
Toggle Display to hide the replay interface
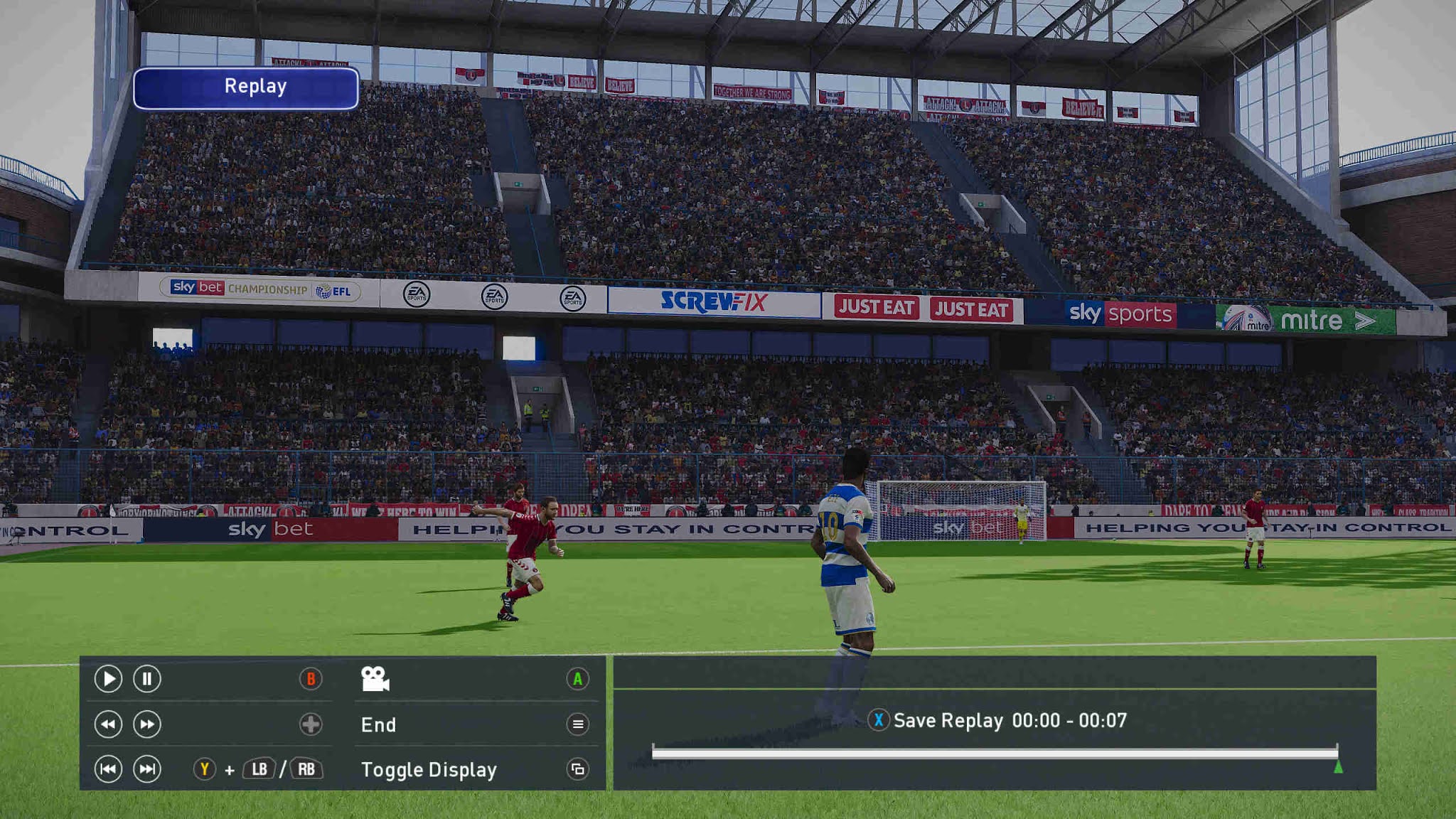pyautogui.click(x=429, y=769)
